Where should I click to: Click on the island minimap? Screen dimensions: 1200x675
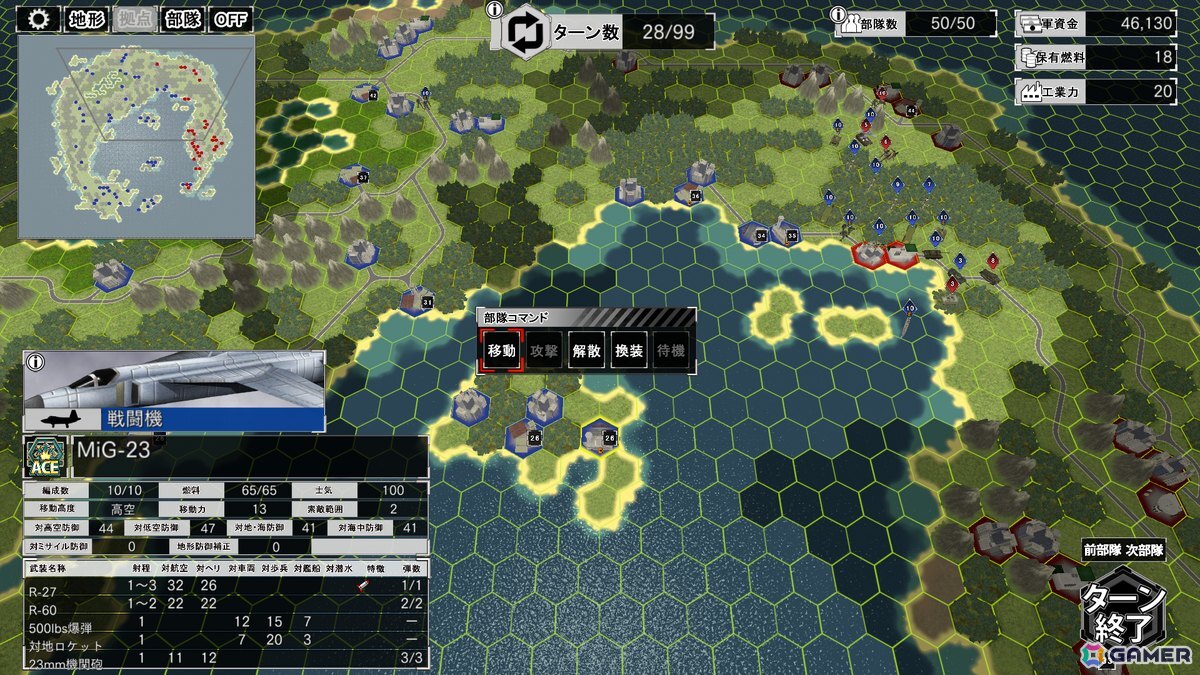(136, 135)
